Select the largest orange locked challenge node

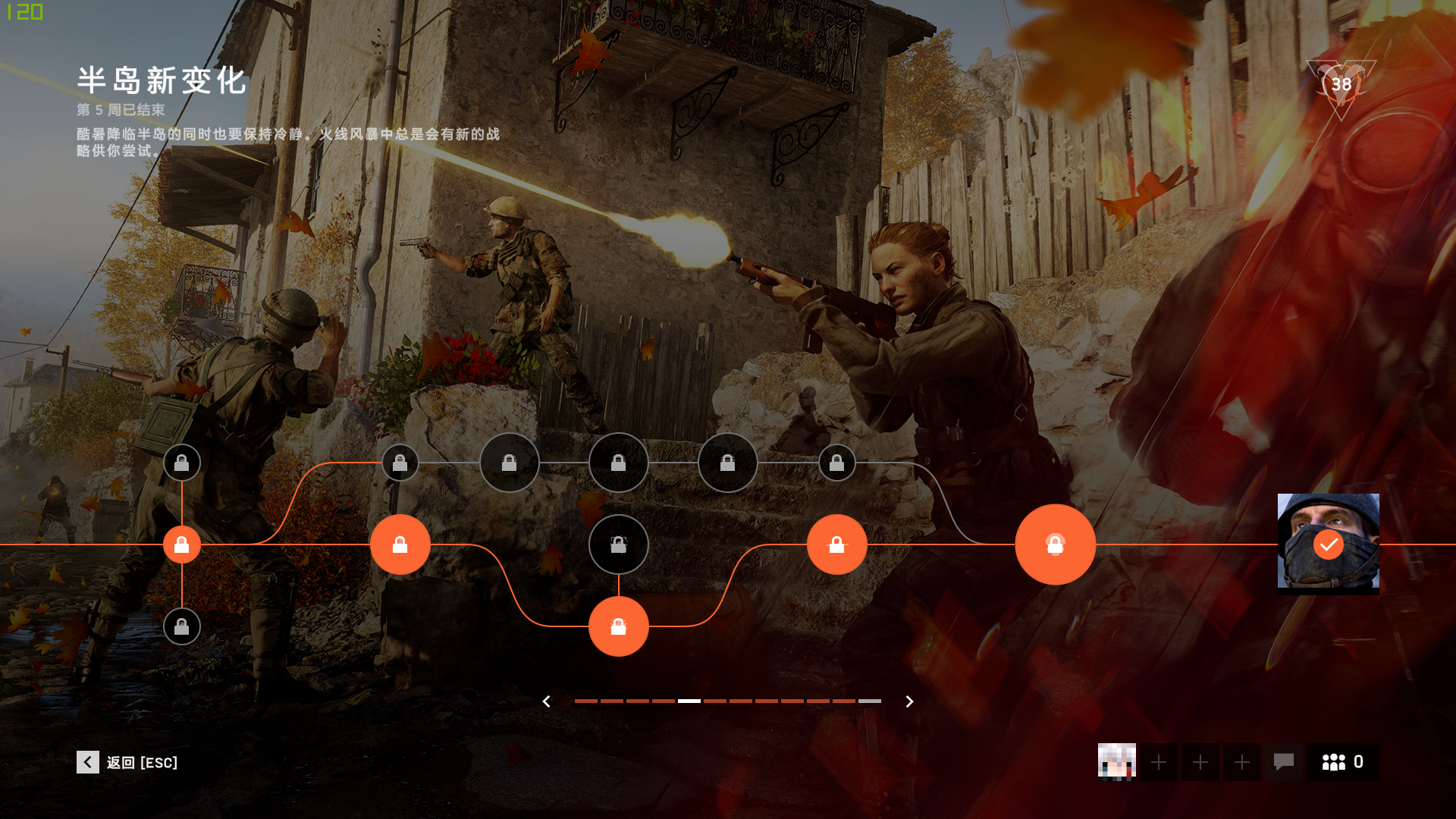(1055, 544)
